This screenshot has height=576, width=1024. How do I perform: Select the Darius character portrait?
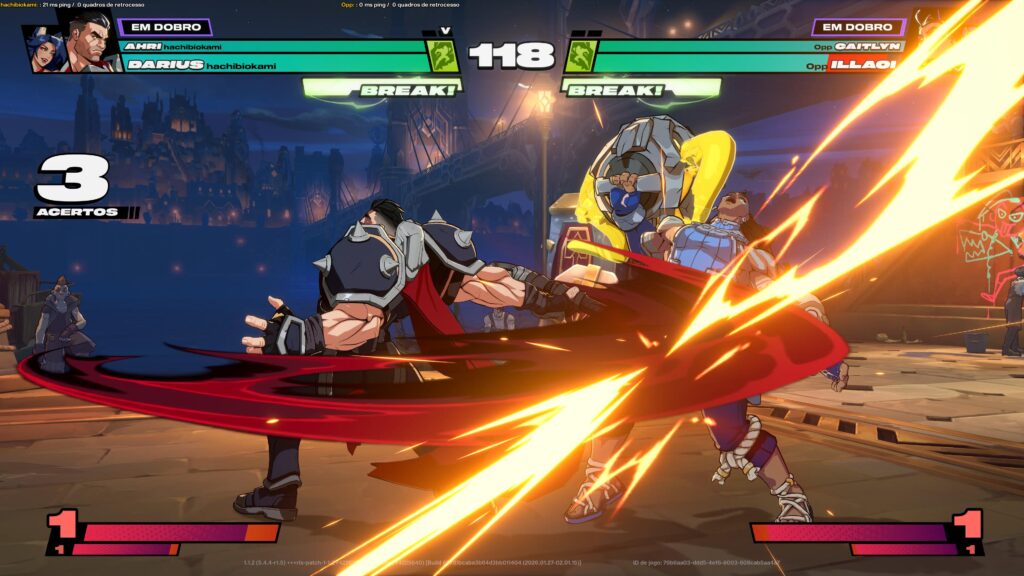pos(91,43)
